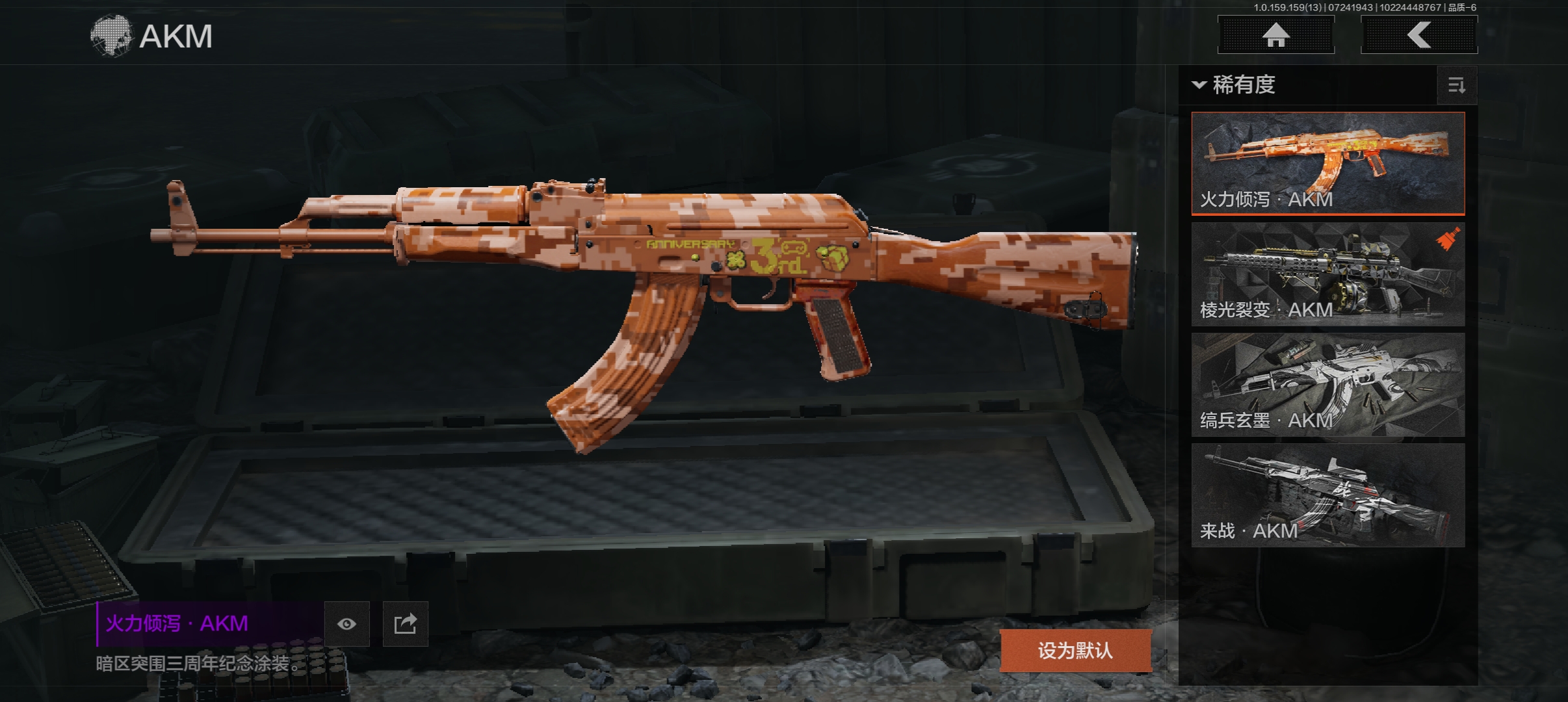Choose the 棱光裂变 · AKM skin
The image size is (1568, 702).
coord(1327,274)
